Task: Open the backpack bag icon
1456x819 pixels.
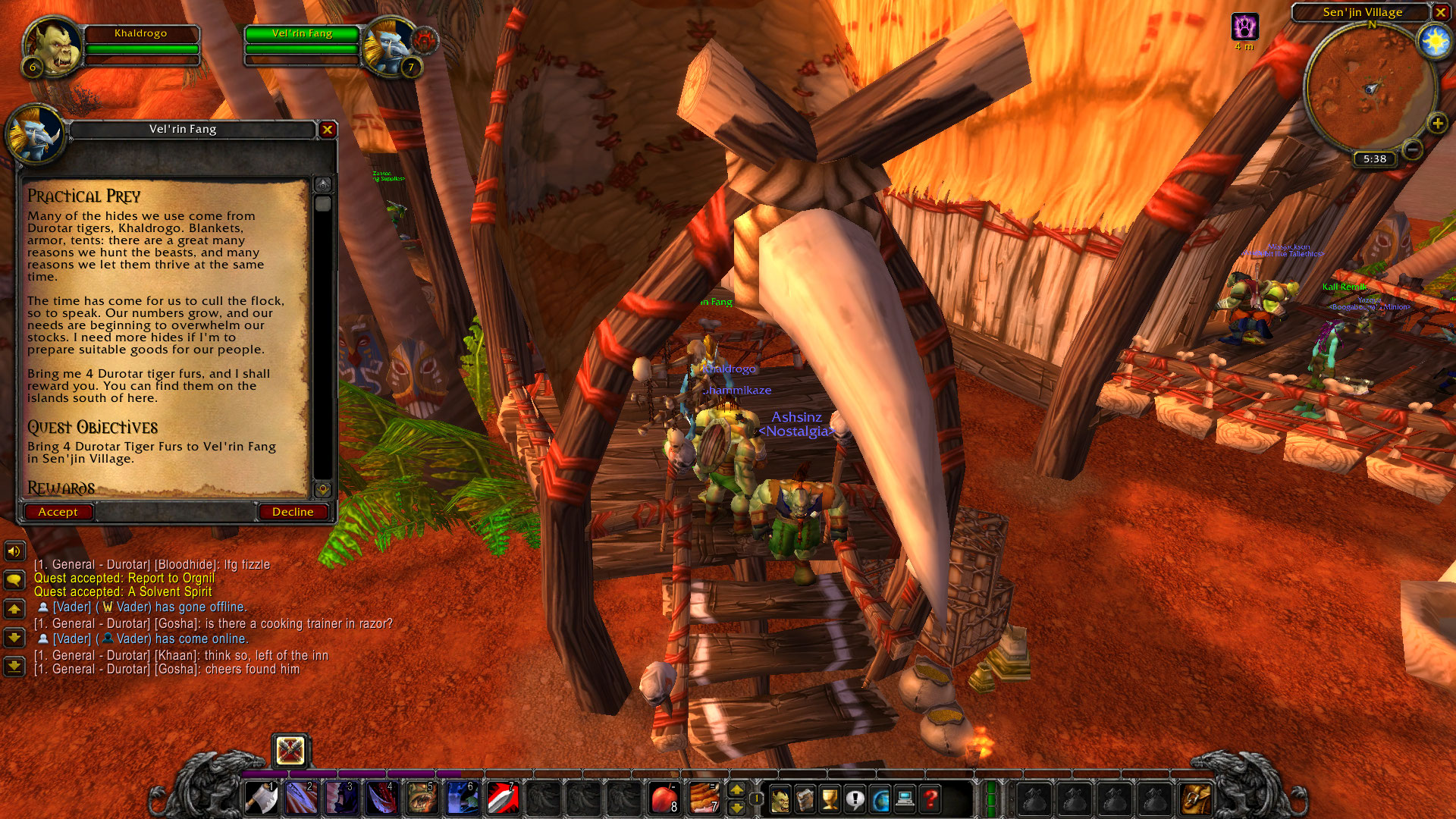Action: pyautogui.click(x=1197, y=798)
